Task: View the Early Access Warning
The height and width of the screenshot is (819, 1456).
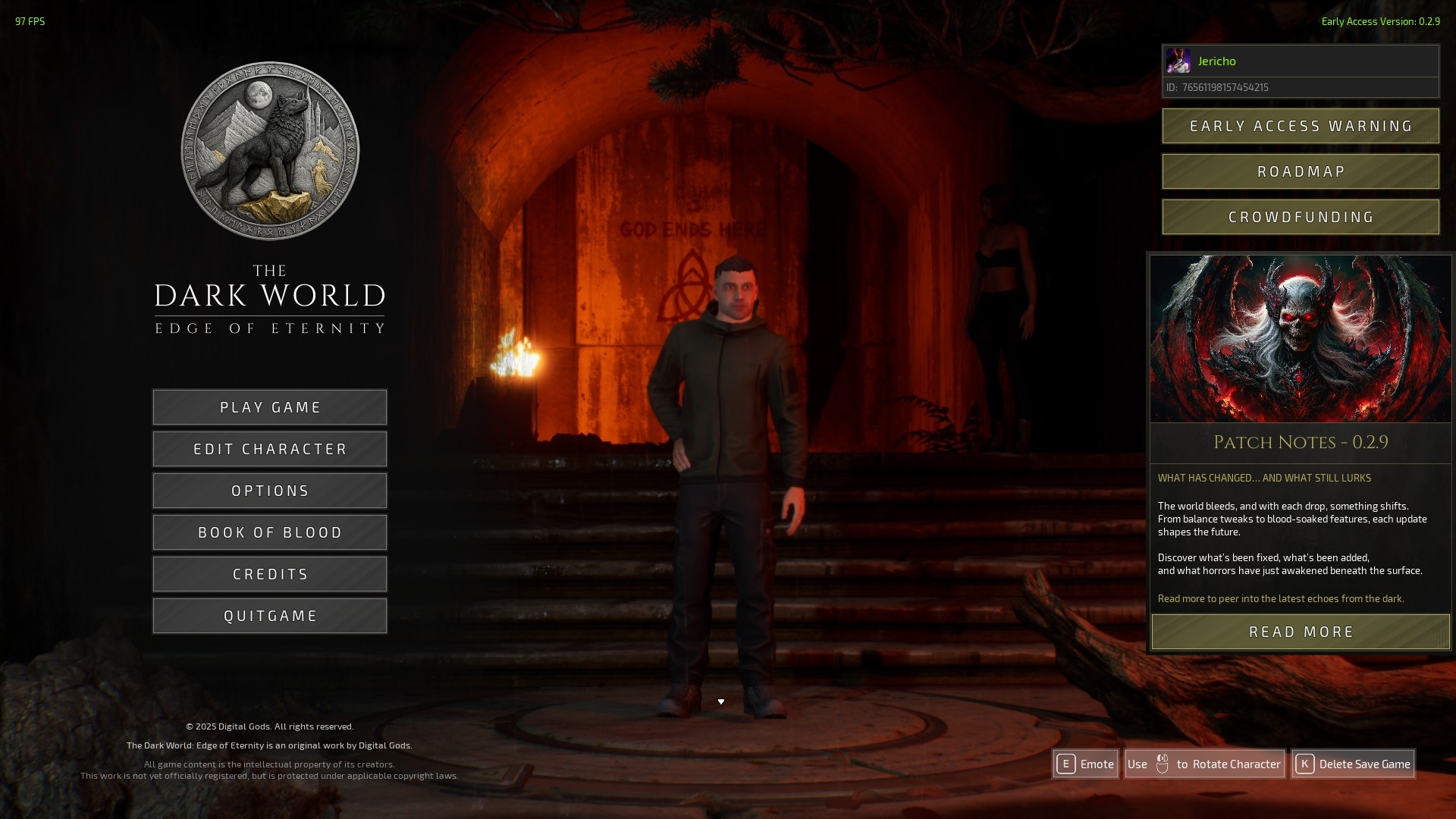Action: [x=1301, y=126]
